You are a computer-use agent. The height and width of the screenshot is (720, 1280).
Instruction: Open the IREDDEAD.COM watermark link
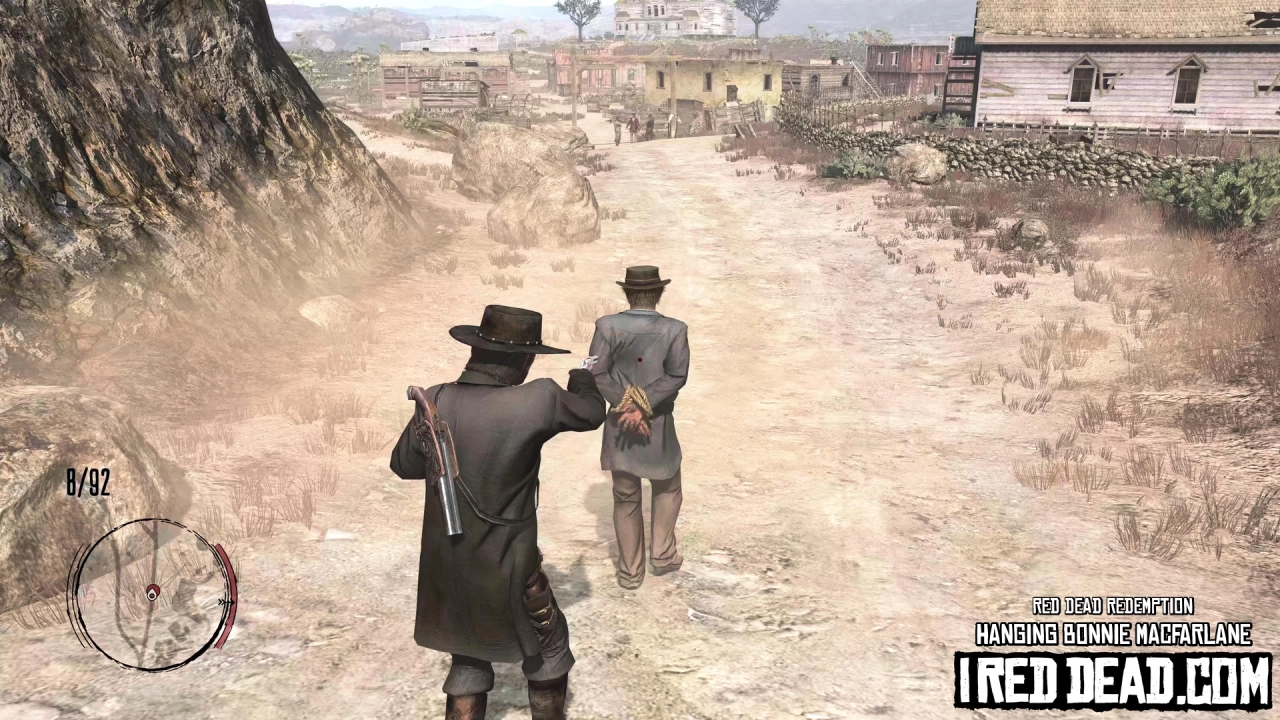click(1110, 674)
